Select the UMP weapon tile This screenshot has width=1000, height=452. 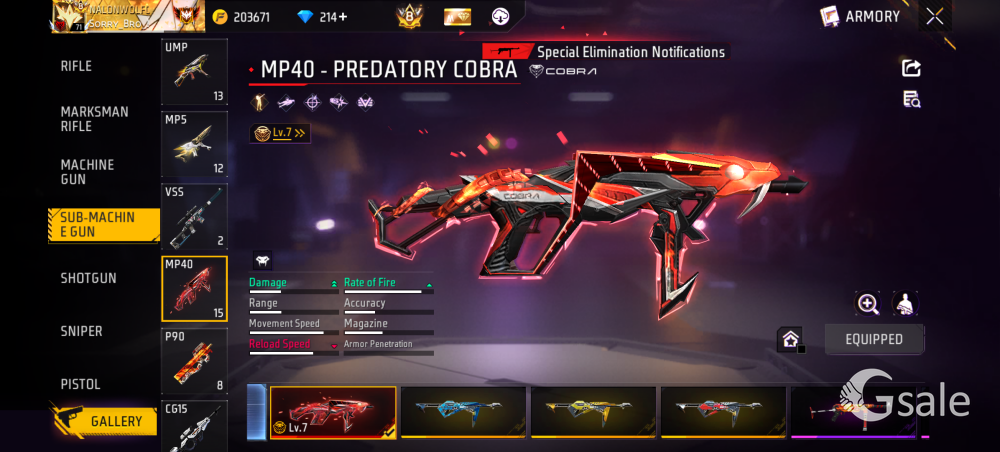194,72
